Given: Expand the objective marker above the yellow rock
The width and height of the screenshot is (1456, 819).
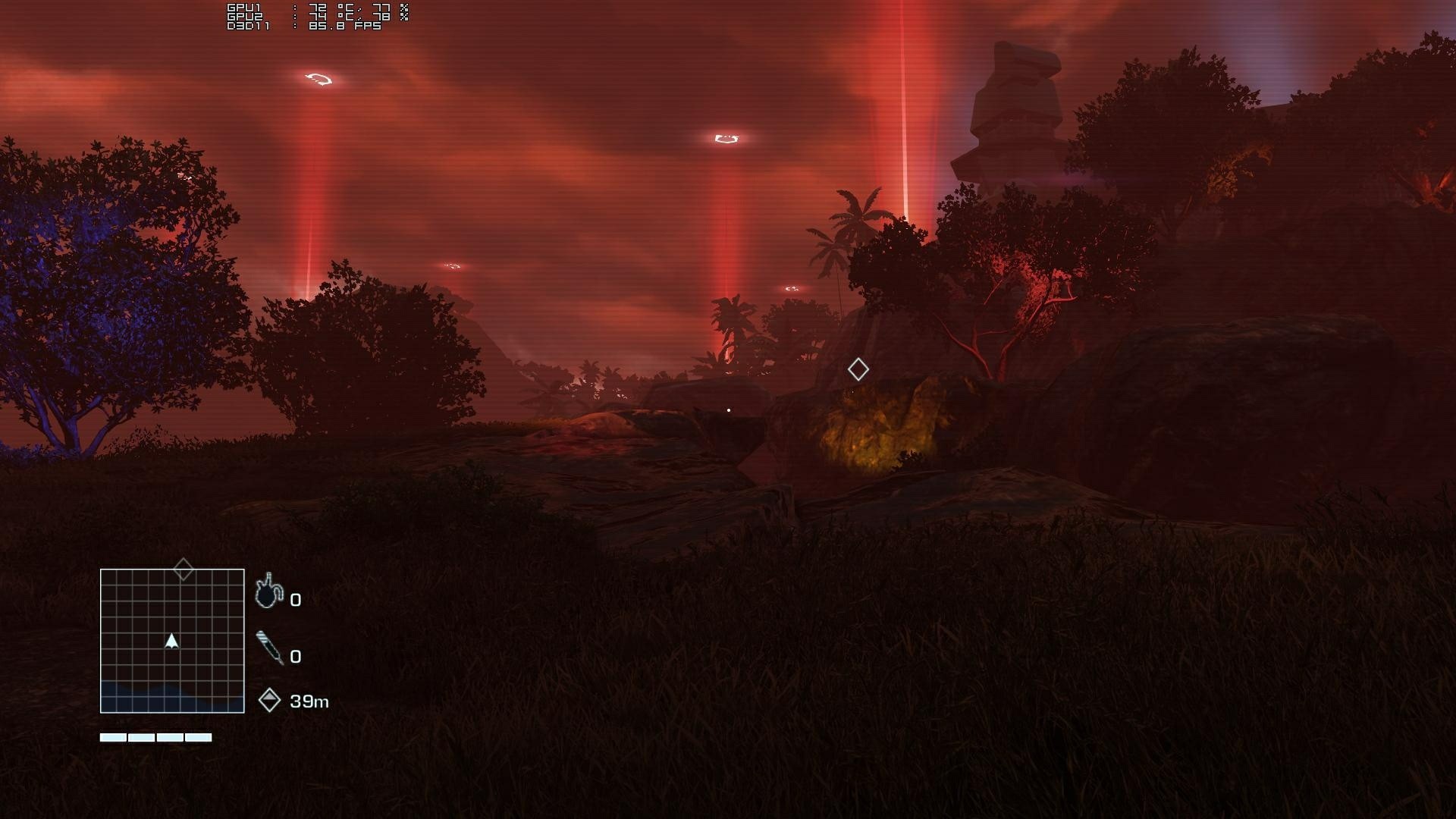Looking at the screenshot, I should [858, 369].
